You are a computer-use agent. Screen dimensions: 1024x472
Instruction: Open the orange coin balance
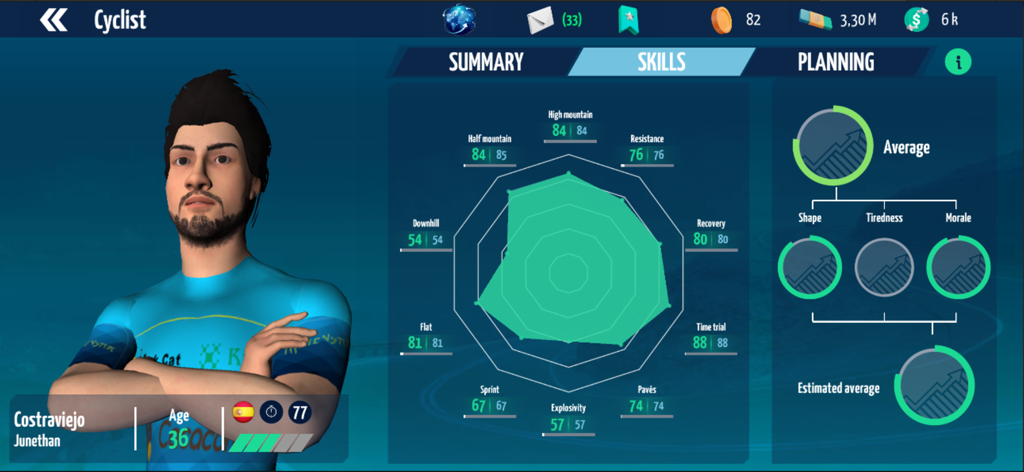tap(720, 20)
